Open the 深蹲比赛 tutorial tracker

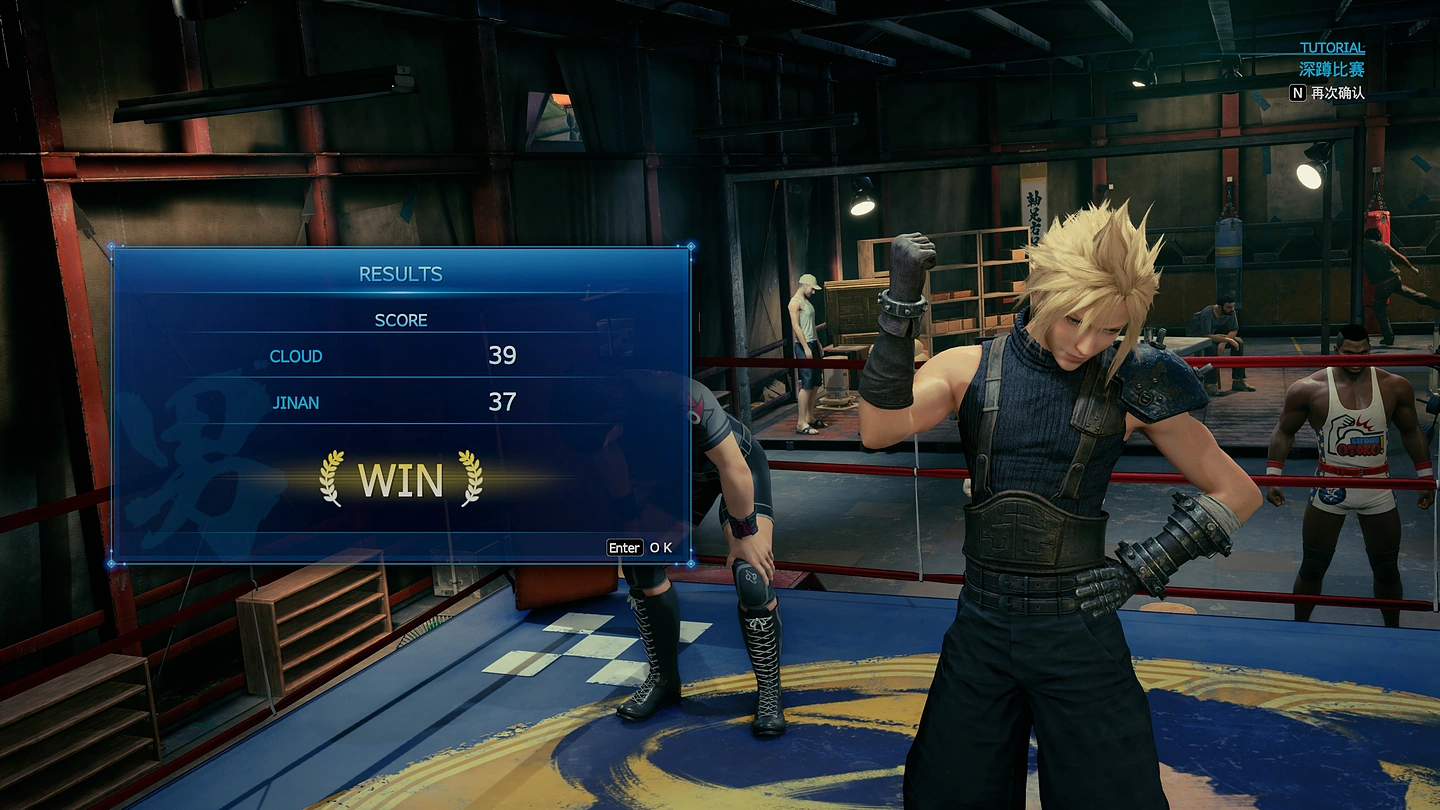[x=1331, y=70]
